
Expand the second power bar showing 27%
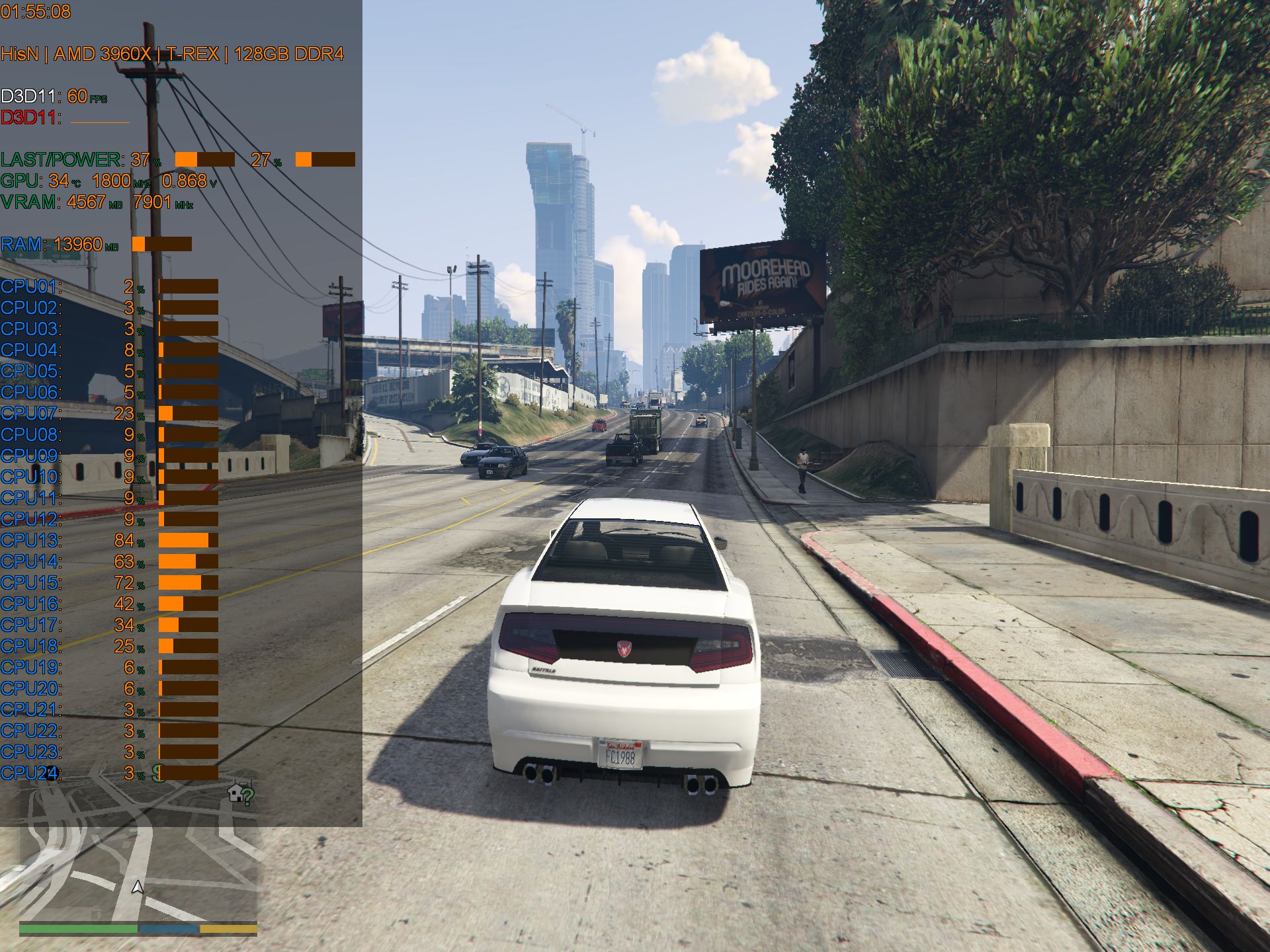coord(326,159)
